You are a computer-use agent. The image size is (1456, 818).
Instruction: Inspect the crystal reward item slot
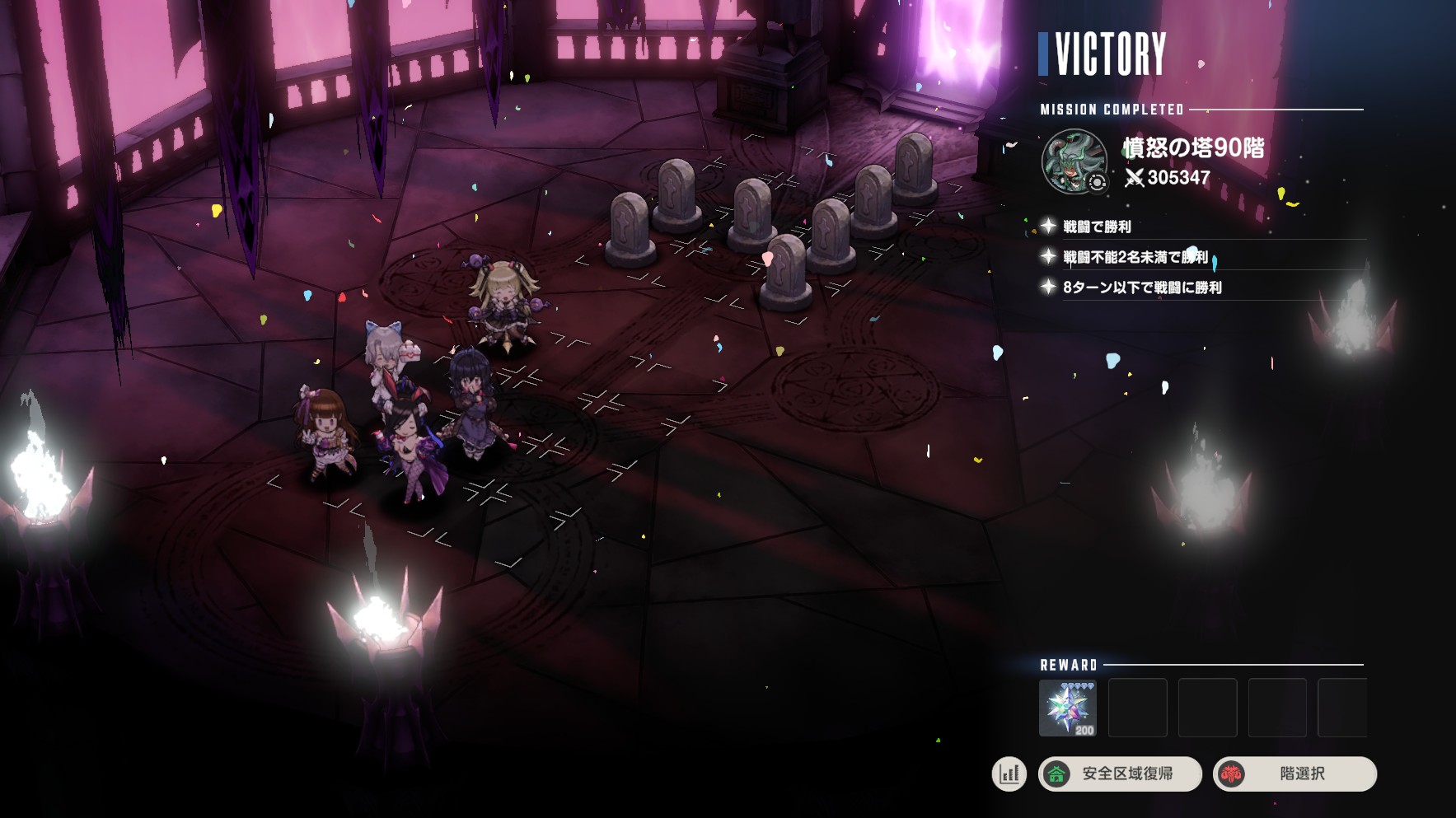tap(1068, 708)
